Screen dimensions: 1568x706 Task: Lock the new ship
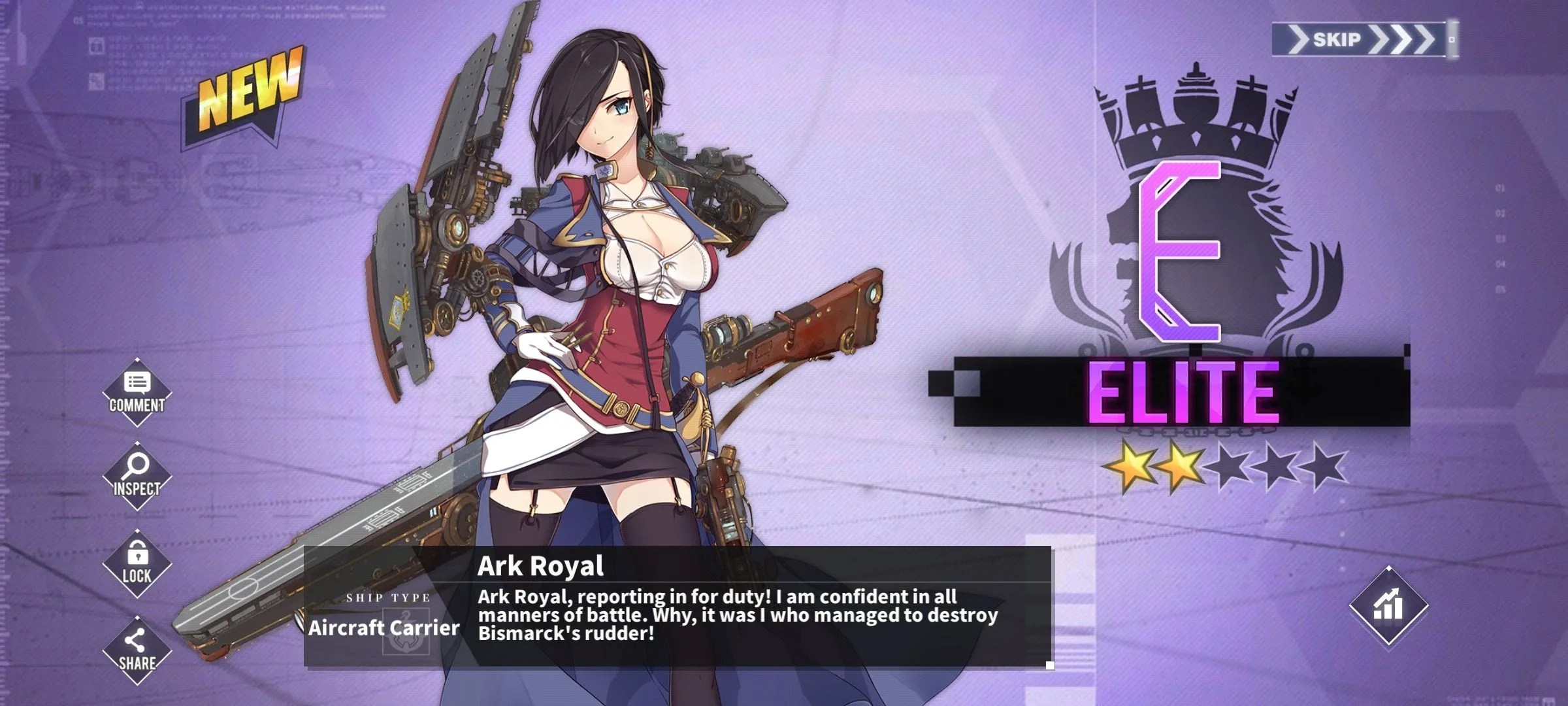[x=137, y=563]
